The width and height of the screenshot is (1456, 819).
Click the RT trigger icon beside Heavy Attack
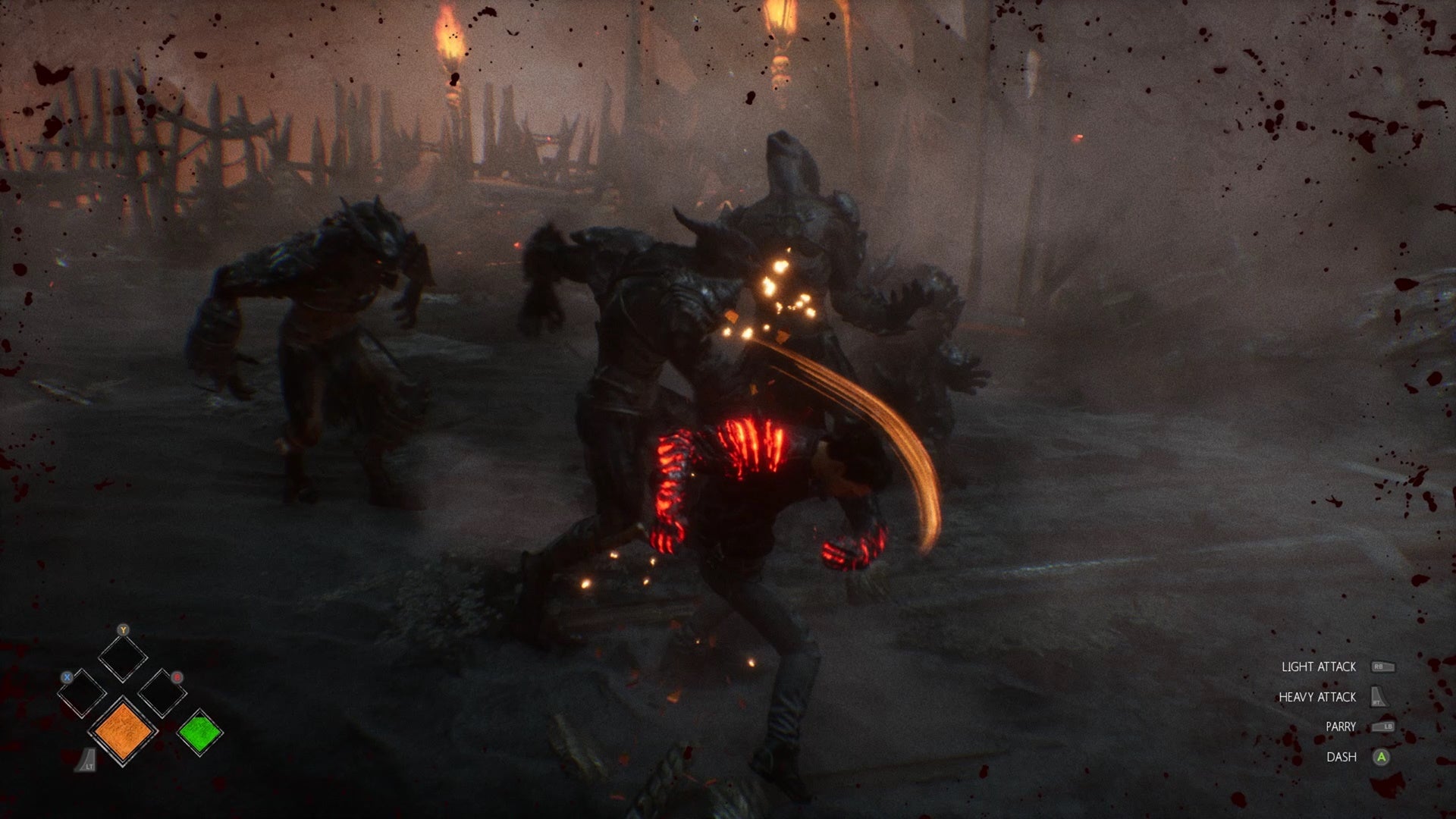coord(1379,696)
